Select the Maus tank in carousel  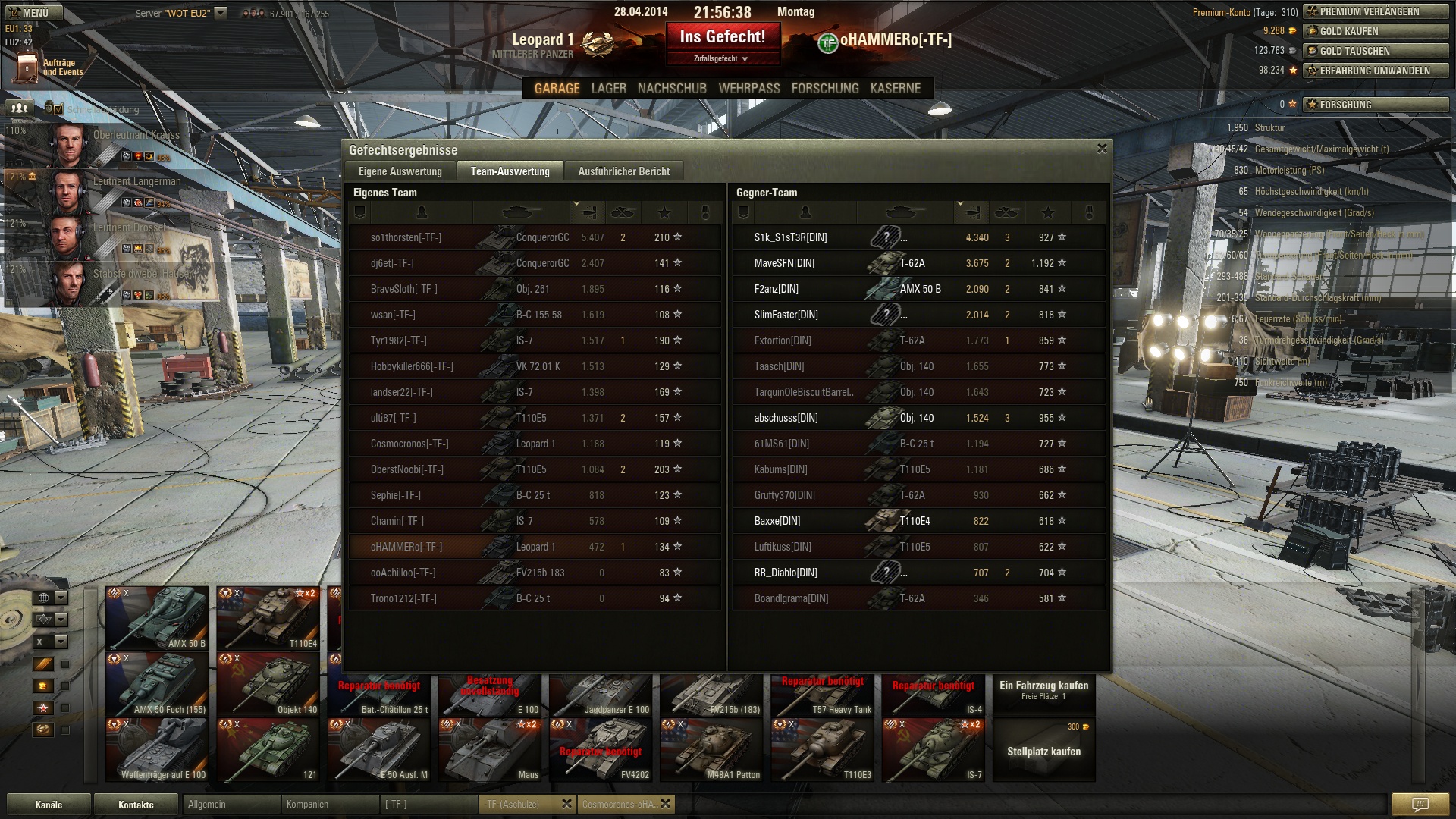[490, 749]
